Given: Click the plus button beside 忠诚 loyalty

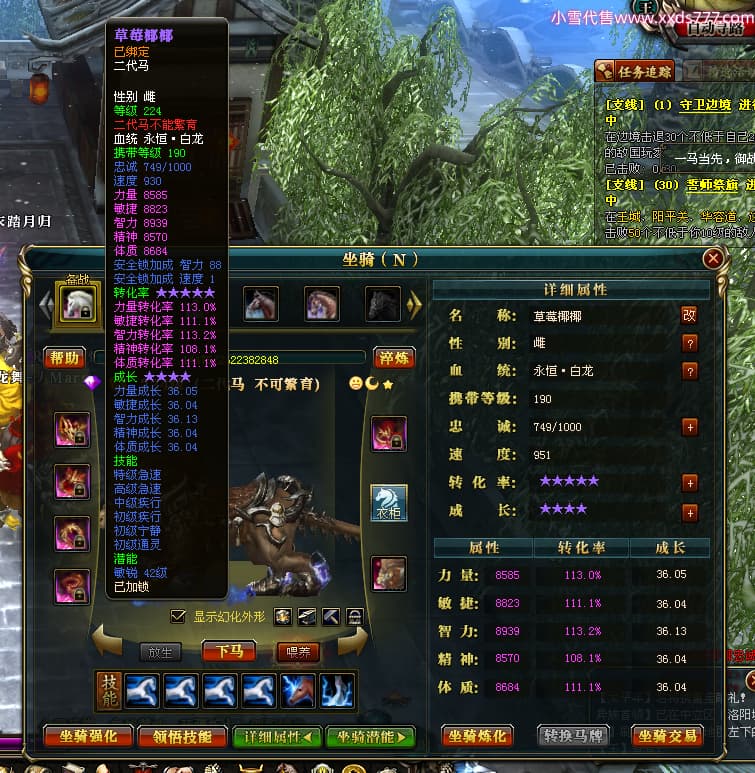Looking at the screenshot, I should tap(689, 427).
